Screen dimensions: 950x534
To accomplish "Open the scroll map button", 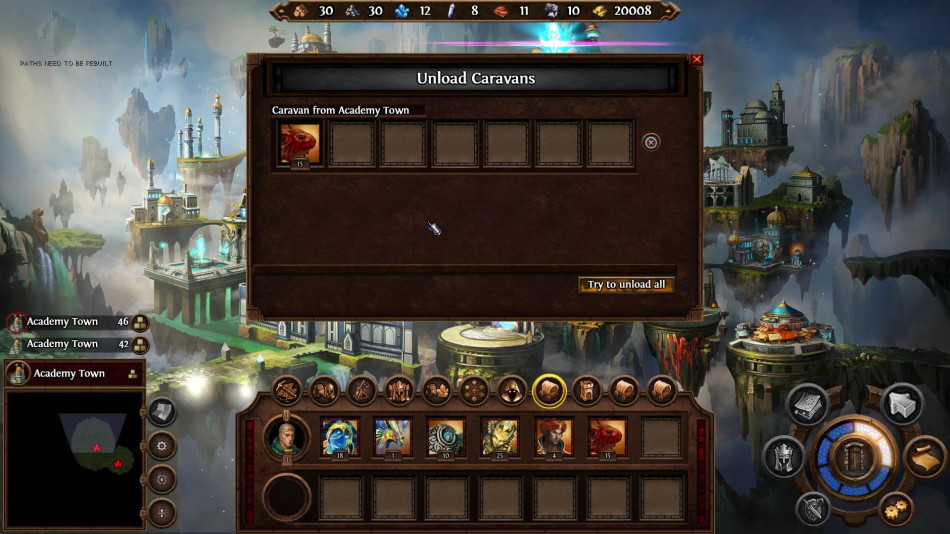I will [926, 457].
